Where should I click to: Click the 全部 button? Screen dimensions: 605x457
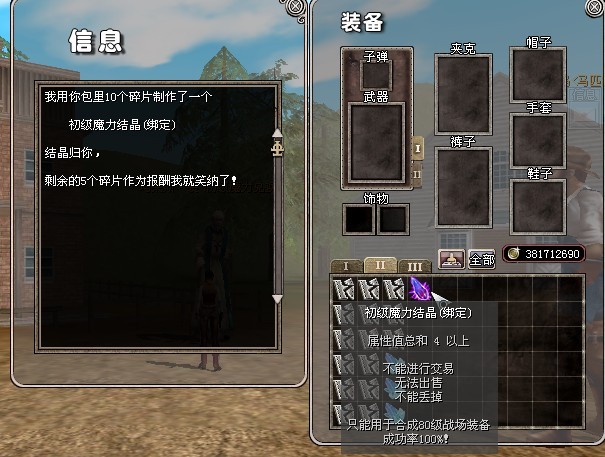coord(481,259)
